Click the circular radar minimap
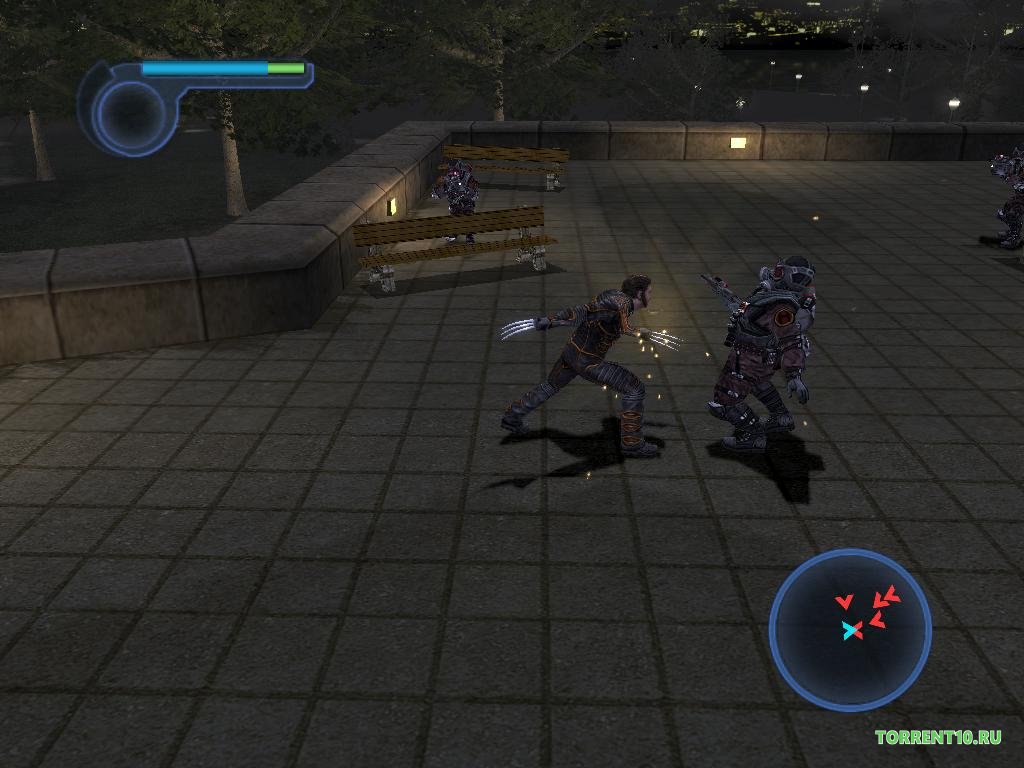Viewport: 1024px width, 768px height. tap(850, 629)
